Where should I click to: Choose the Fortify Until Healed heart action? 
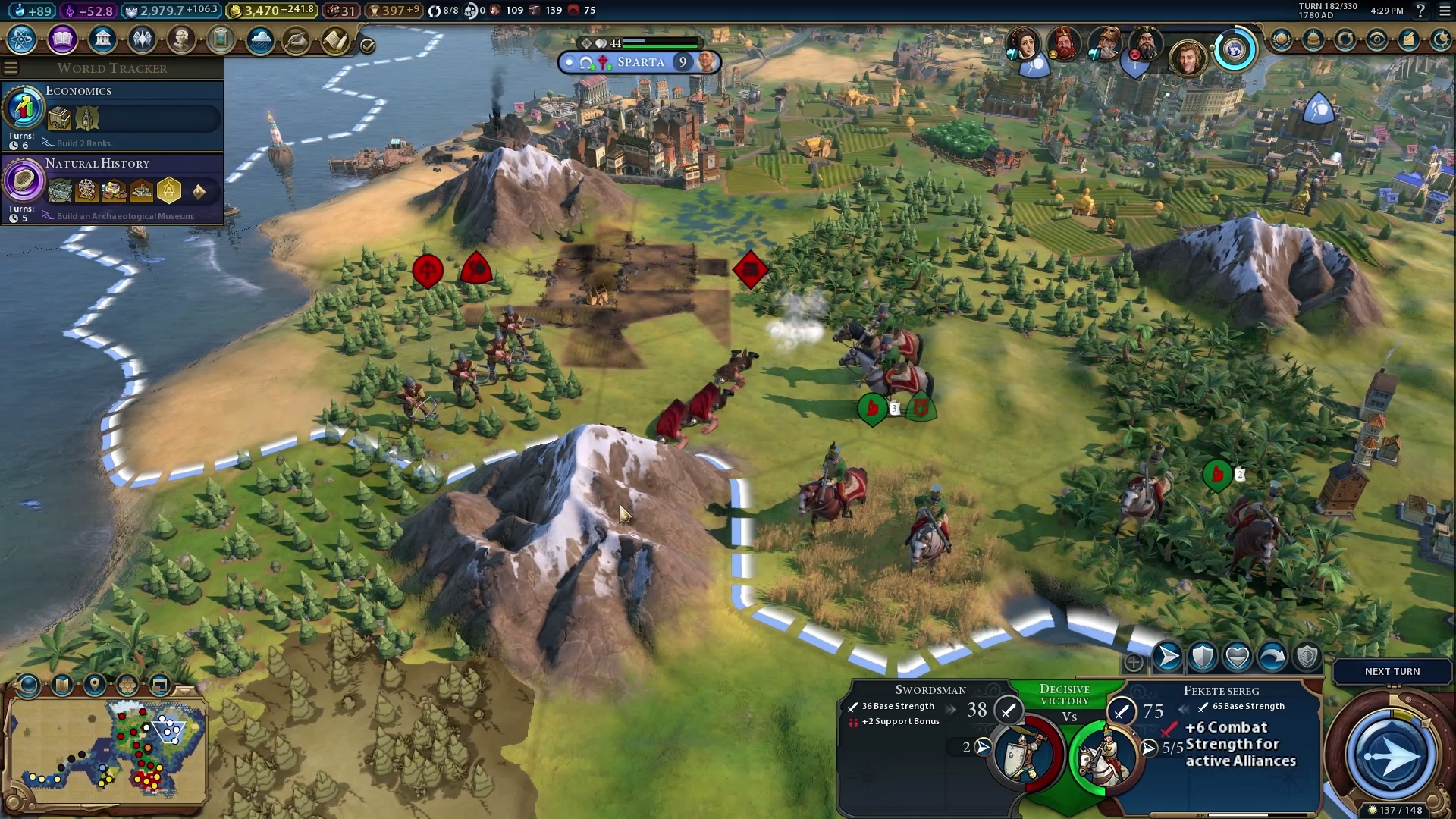1238,657
